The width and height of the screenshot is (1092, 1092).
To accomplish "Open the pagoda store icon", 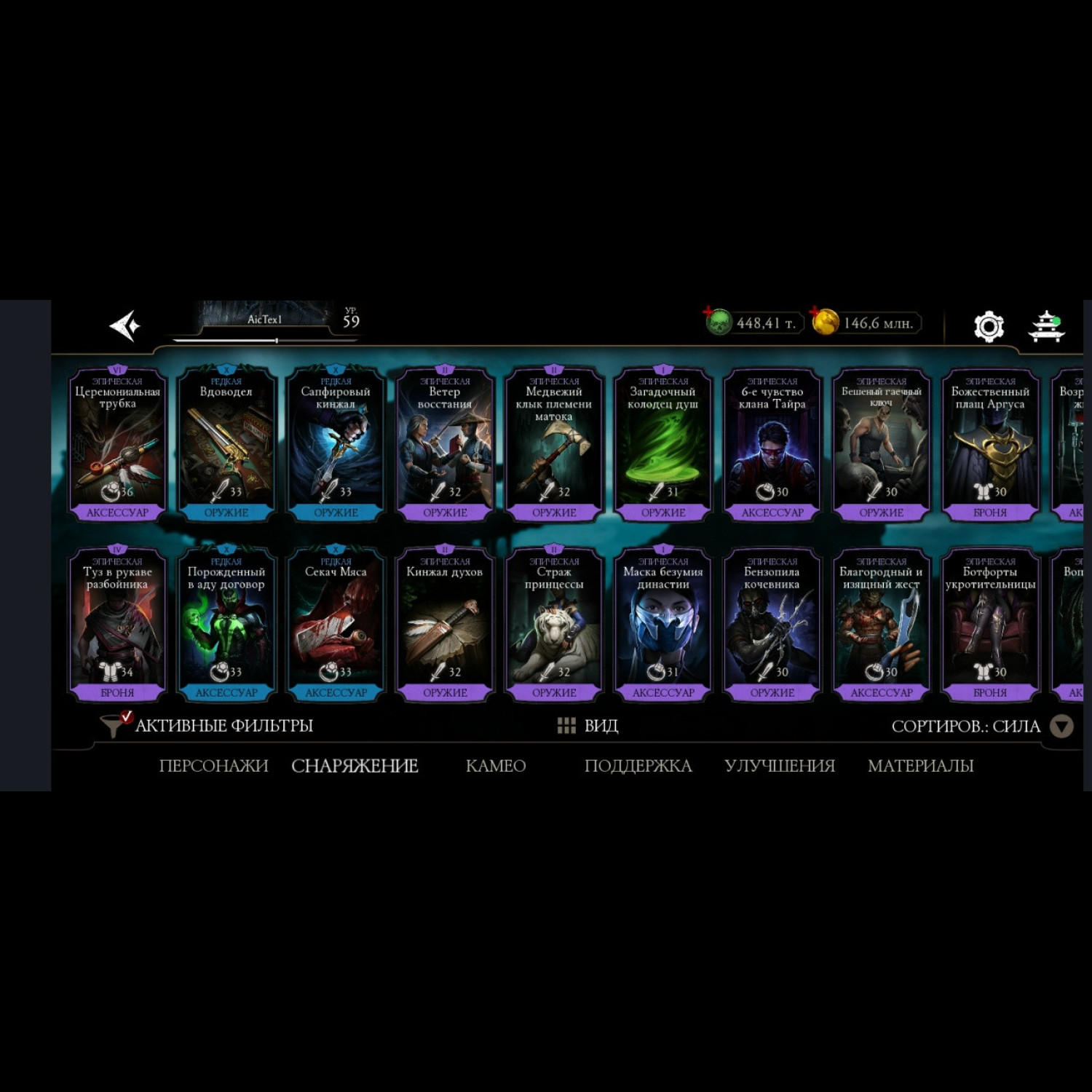I will (x=1046, y=325).
